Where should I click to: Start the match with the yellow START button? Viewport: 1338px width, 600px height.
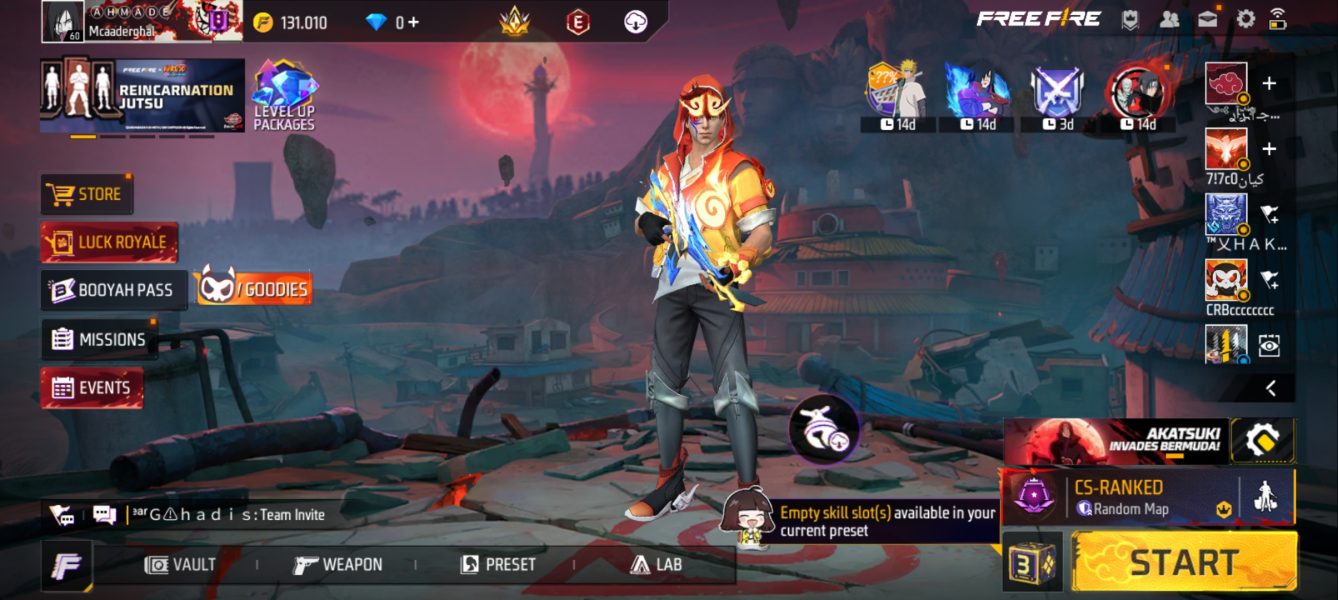click(x=1184, y=562)
